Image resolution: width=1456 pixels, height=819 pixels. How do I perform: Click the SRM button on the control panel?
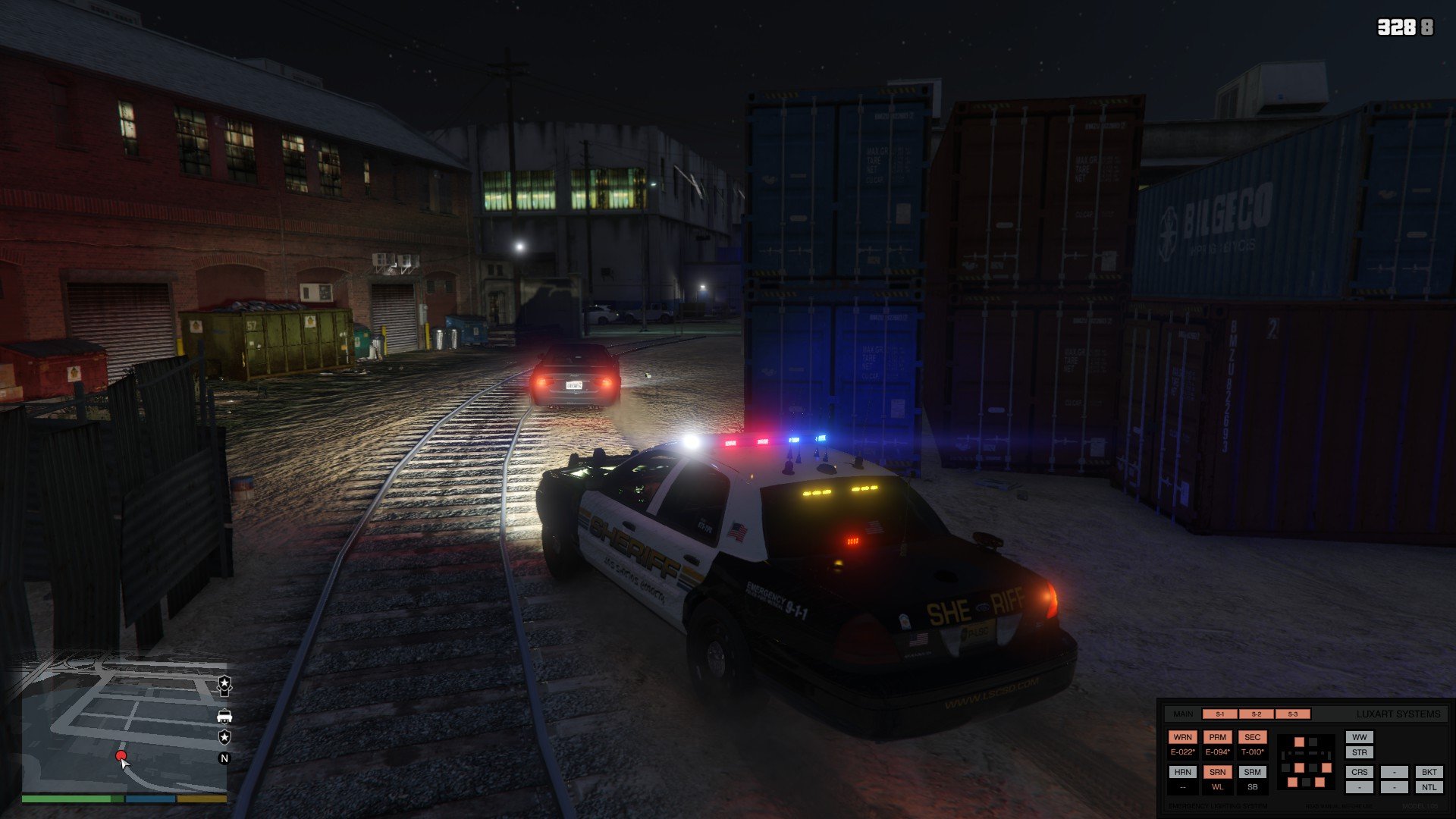coord(1252,772)
